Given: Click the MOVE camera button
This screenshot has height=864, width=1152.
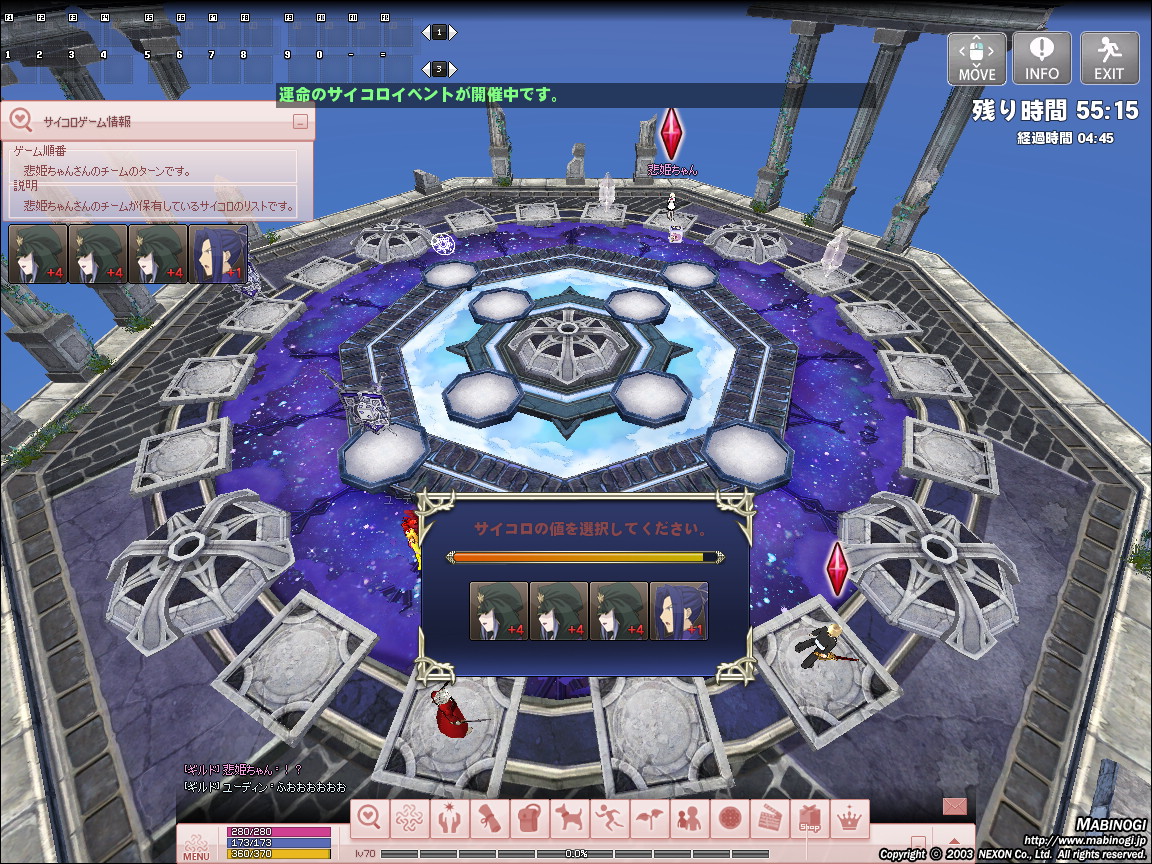Looking at the screenshot, I should tap(977, 59).
